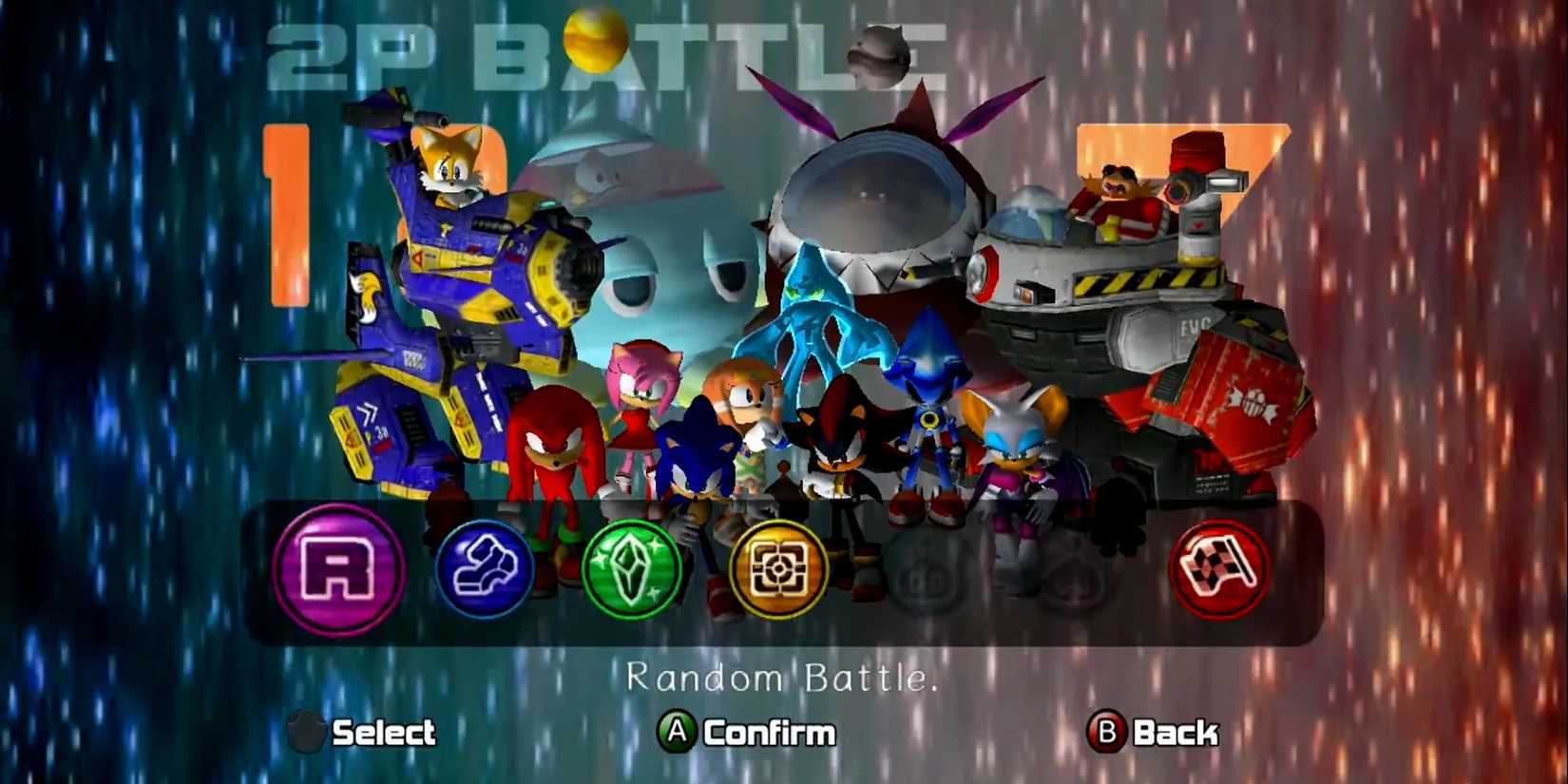
Task: Select the red checkered flag Kart Race icon
Action: coord(1219,570)
